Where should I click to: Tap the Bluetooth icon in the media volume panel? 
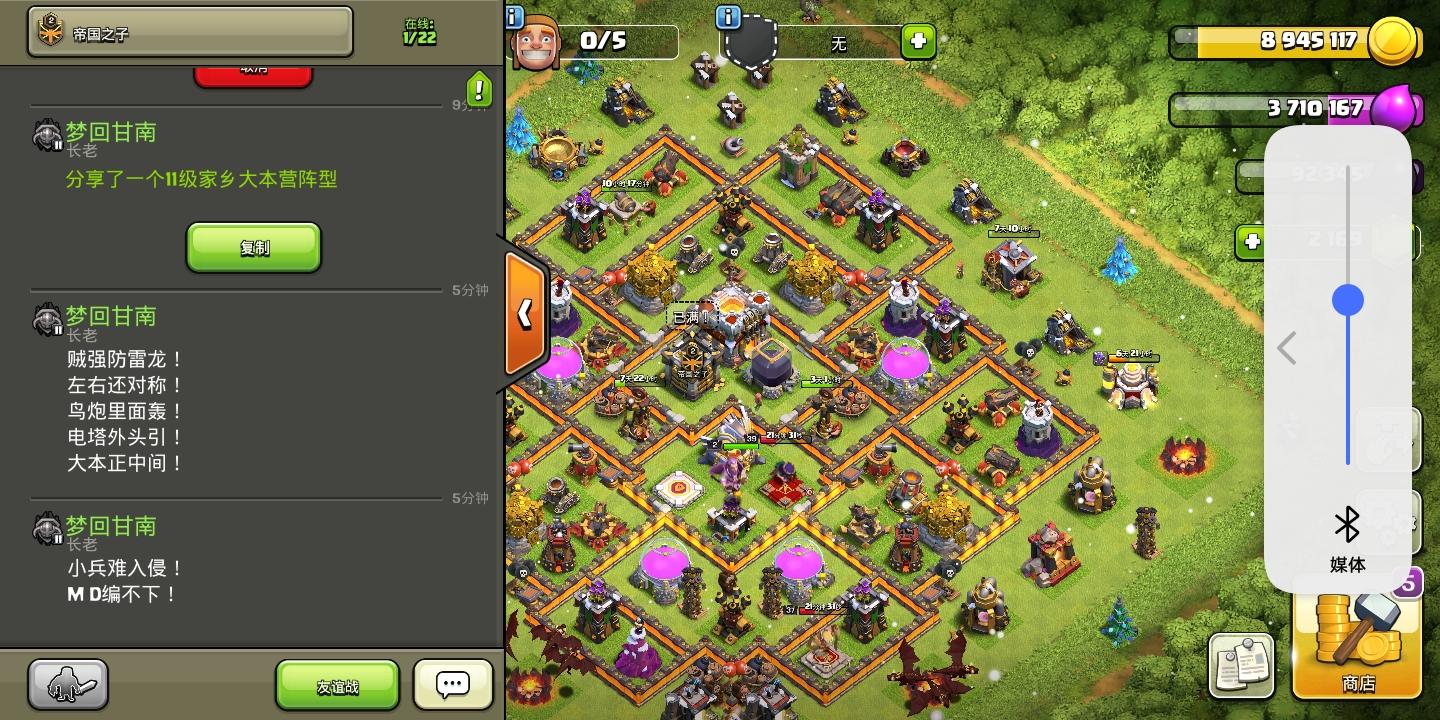[1348, 521]
